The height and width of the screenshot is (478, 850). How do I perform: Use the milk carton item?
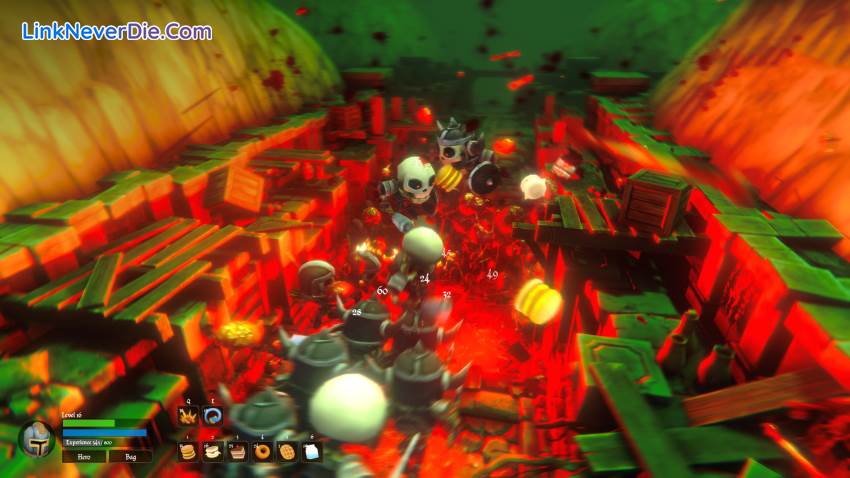click(312, 451)
